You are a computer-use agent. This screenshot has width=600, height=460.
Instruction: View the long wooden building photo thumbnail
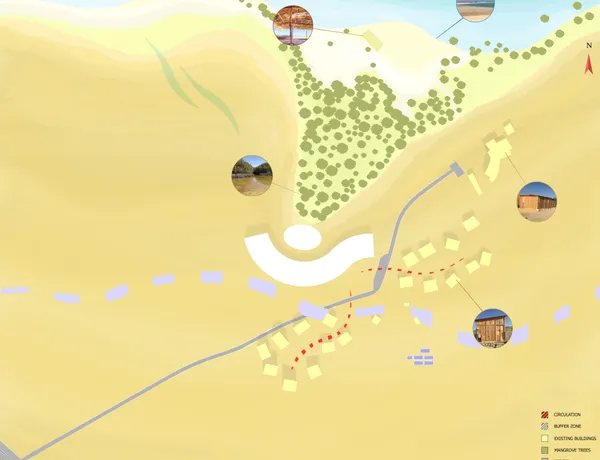538,202
